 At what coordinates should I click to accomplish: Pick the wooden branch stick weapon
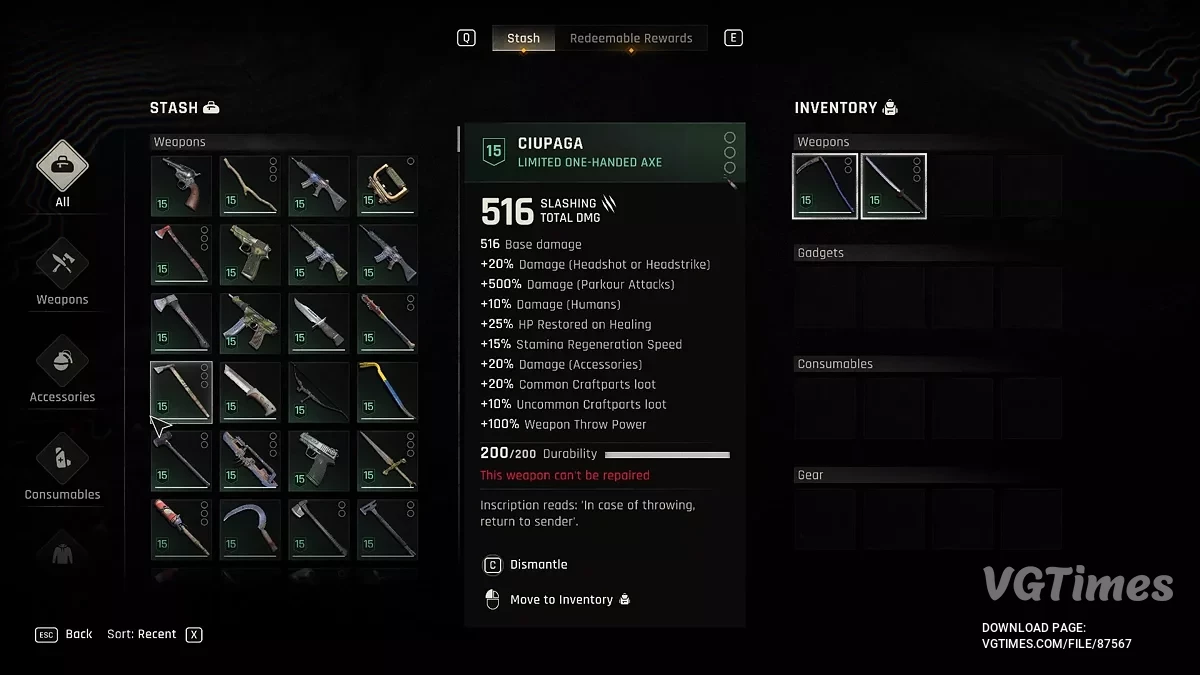tap(250, 186)
